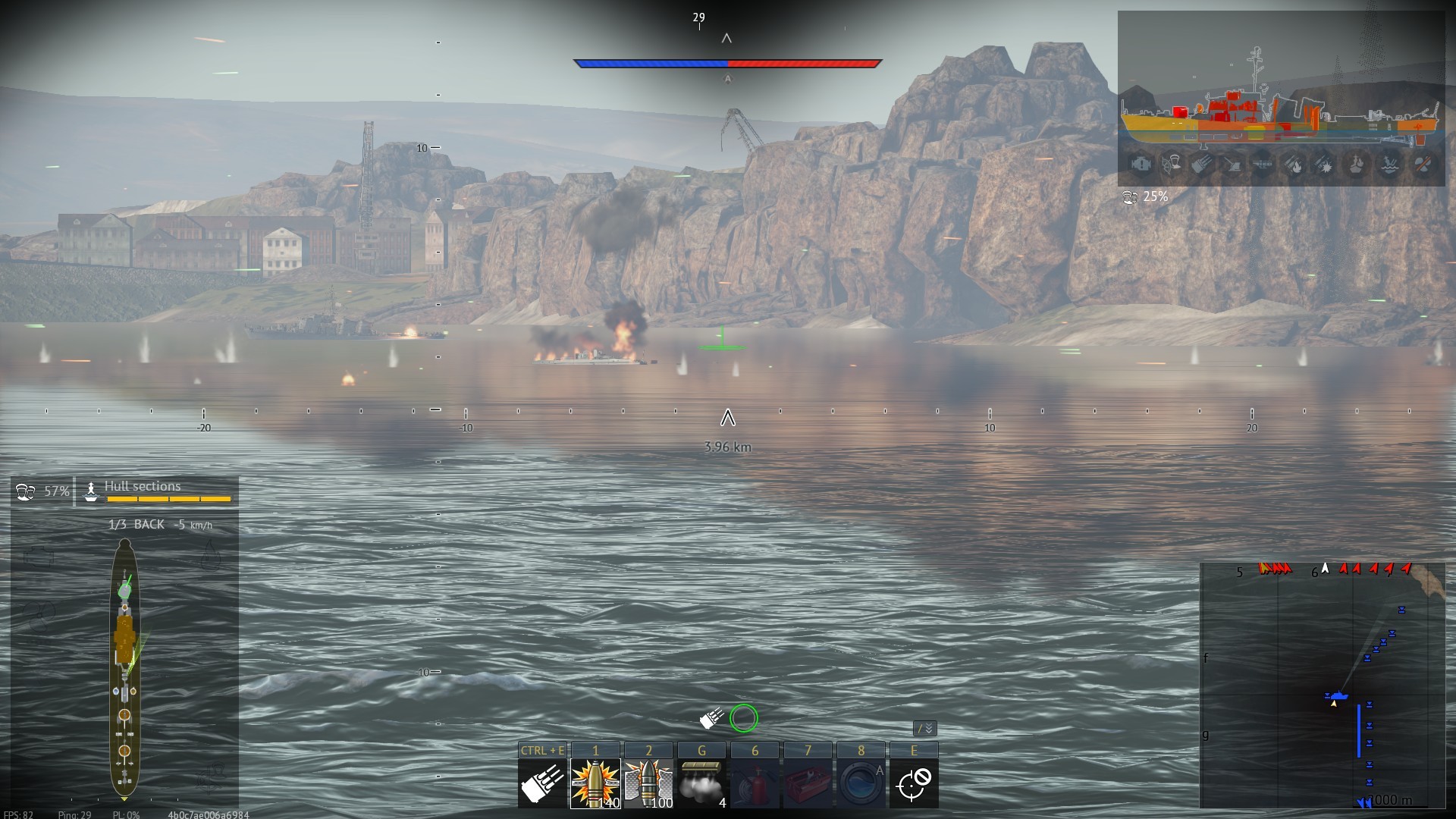Image resolution: width=1456 pixels, height=819 pixels.
Task: Toggle the crosshair target-lock icon
Action: 914,783
